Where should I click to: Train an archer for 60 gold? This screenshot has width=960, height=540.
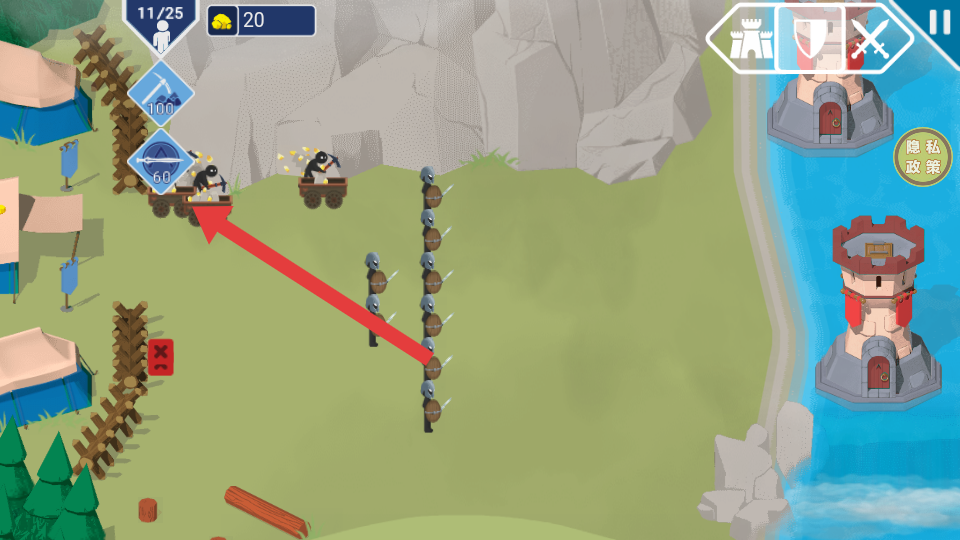(x=160, y=161)
